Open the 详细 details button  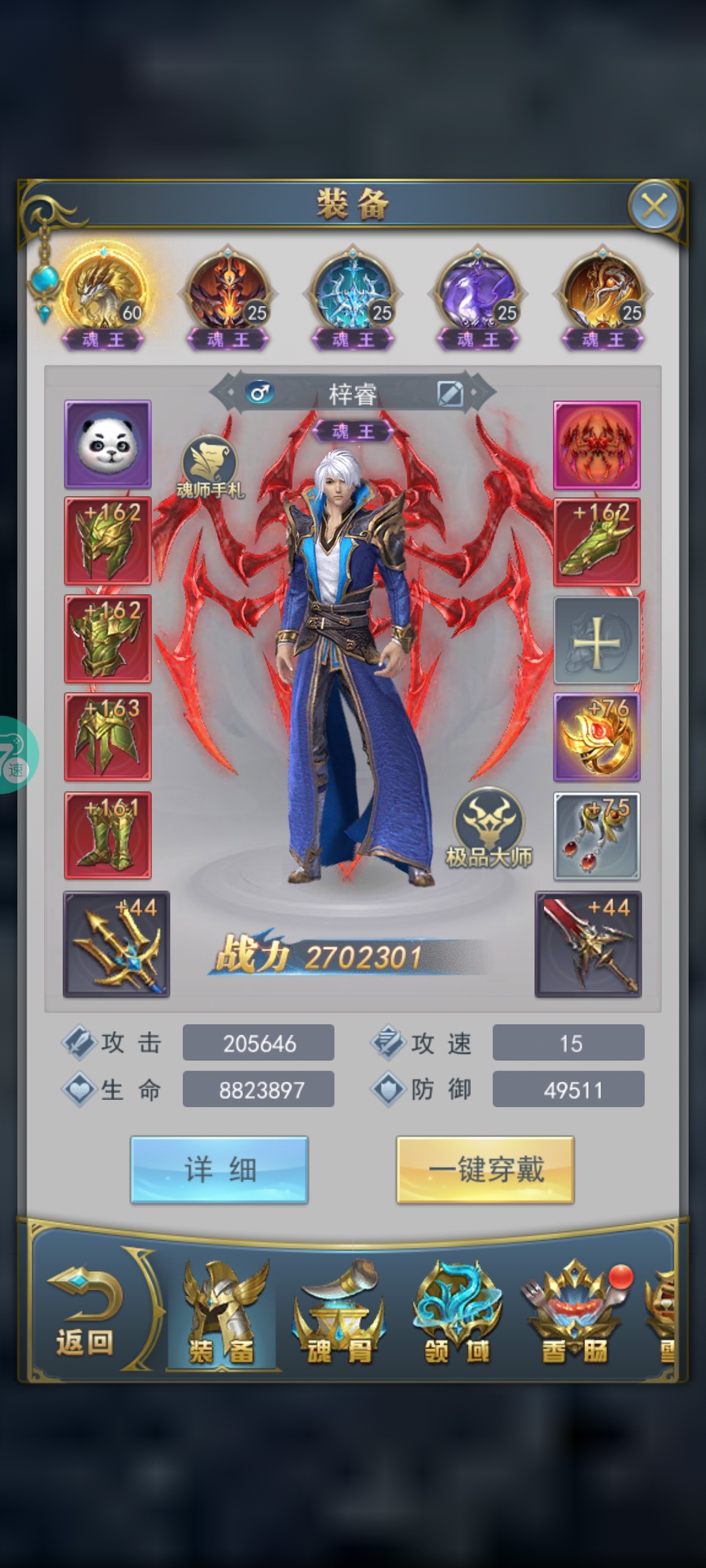coord(219,1169)
